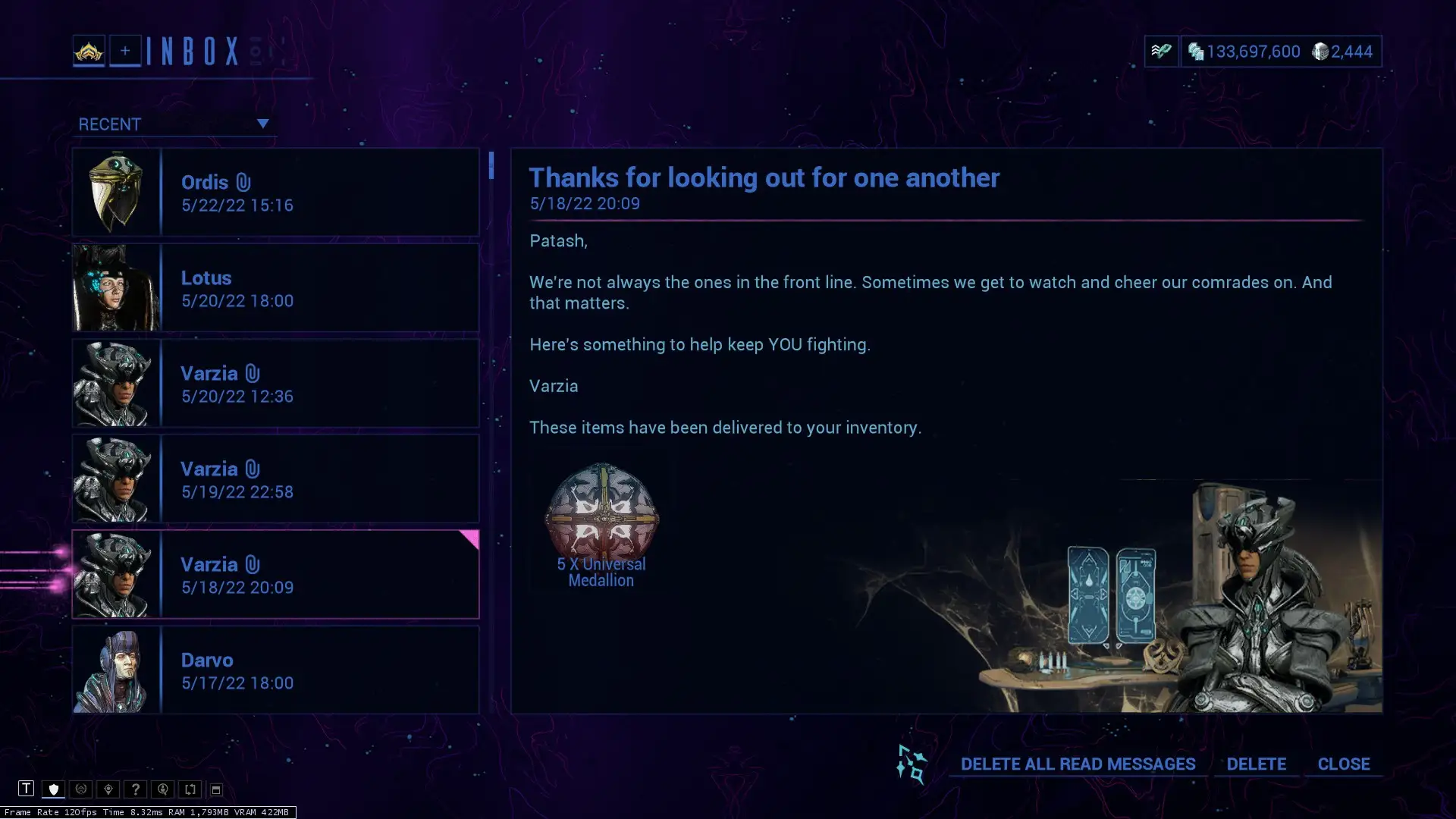Click DELETE ALL READ MESSAGES
This screenshot has width=1456, height=819.
coord(1078,764)
